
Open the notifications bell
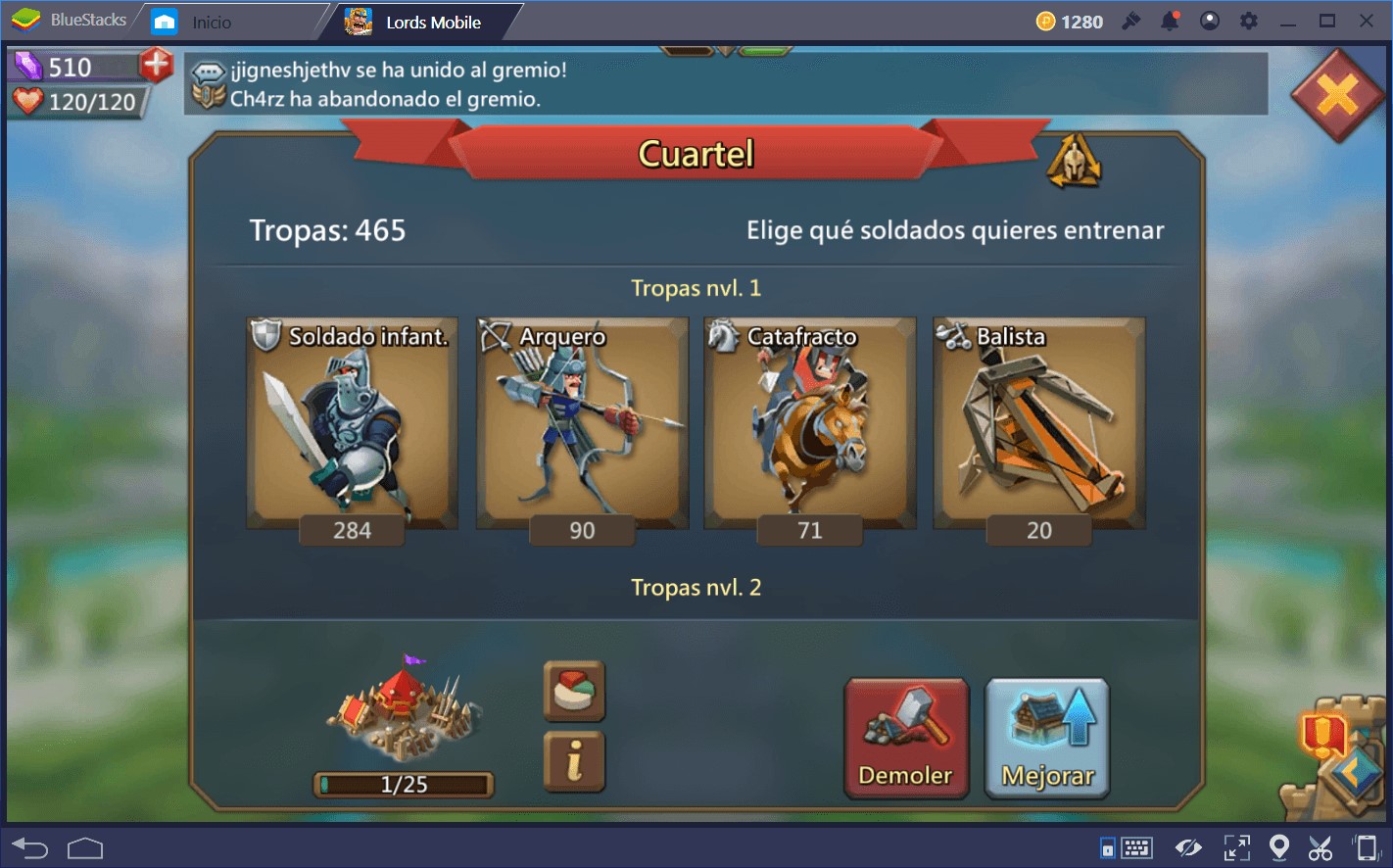pos(1170,20)
